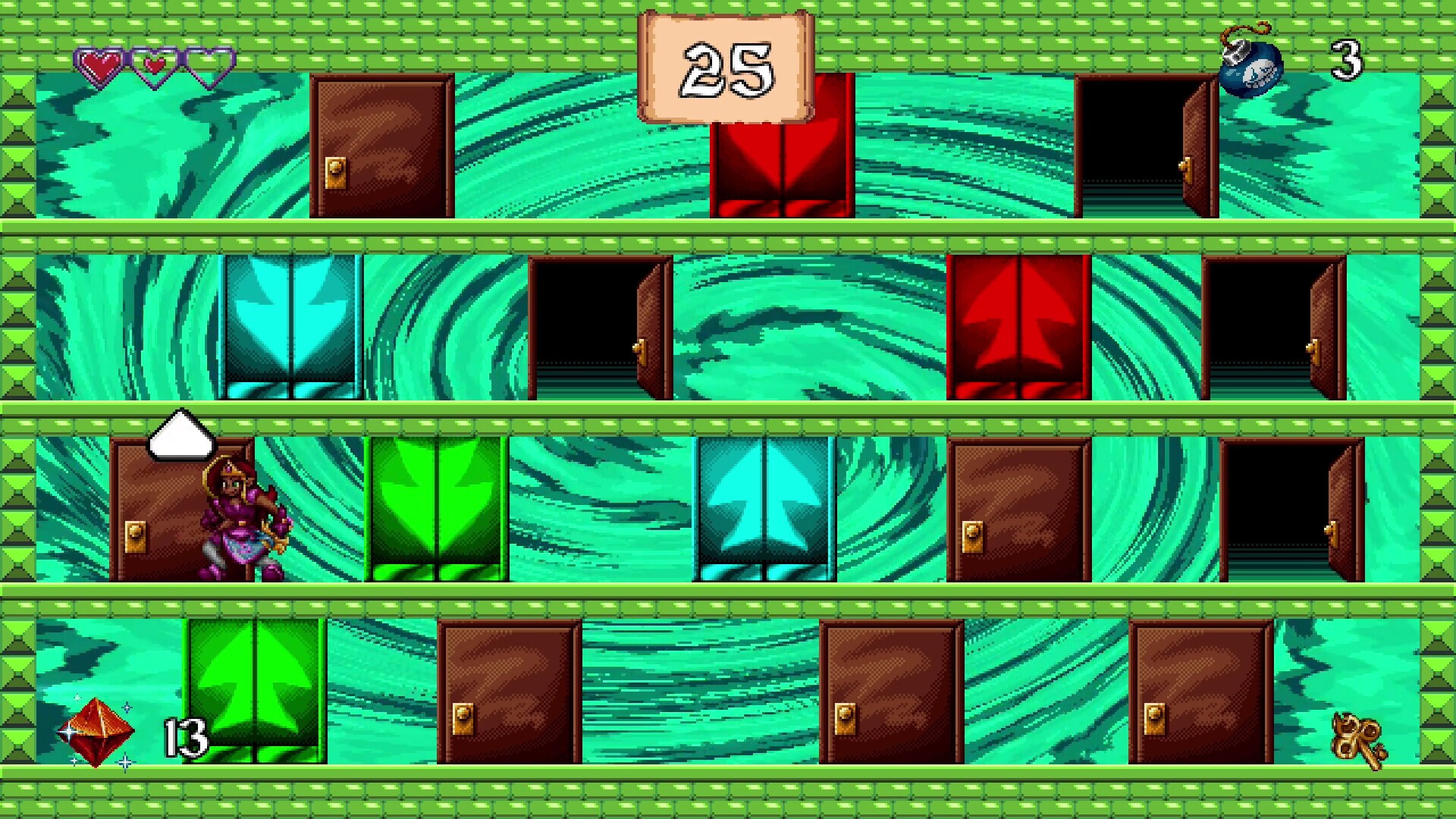Open the closed brown door on the top floor
This screenshot has width=1456, height=819.
379,144
